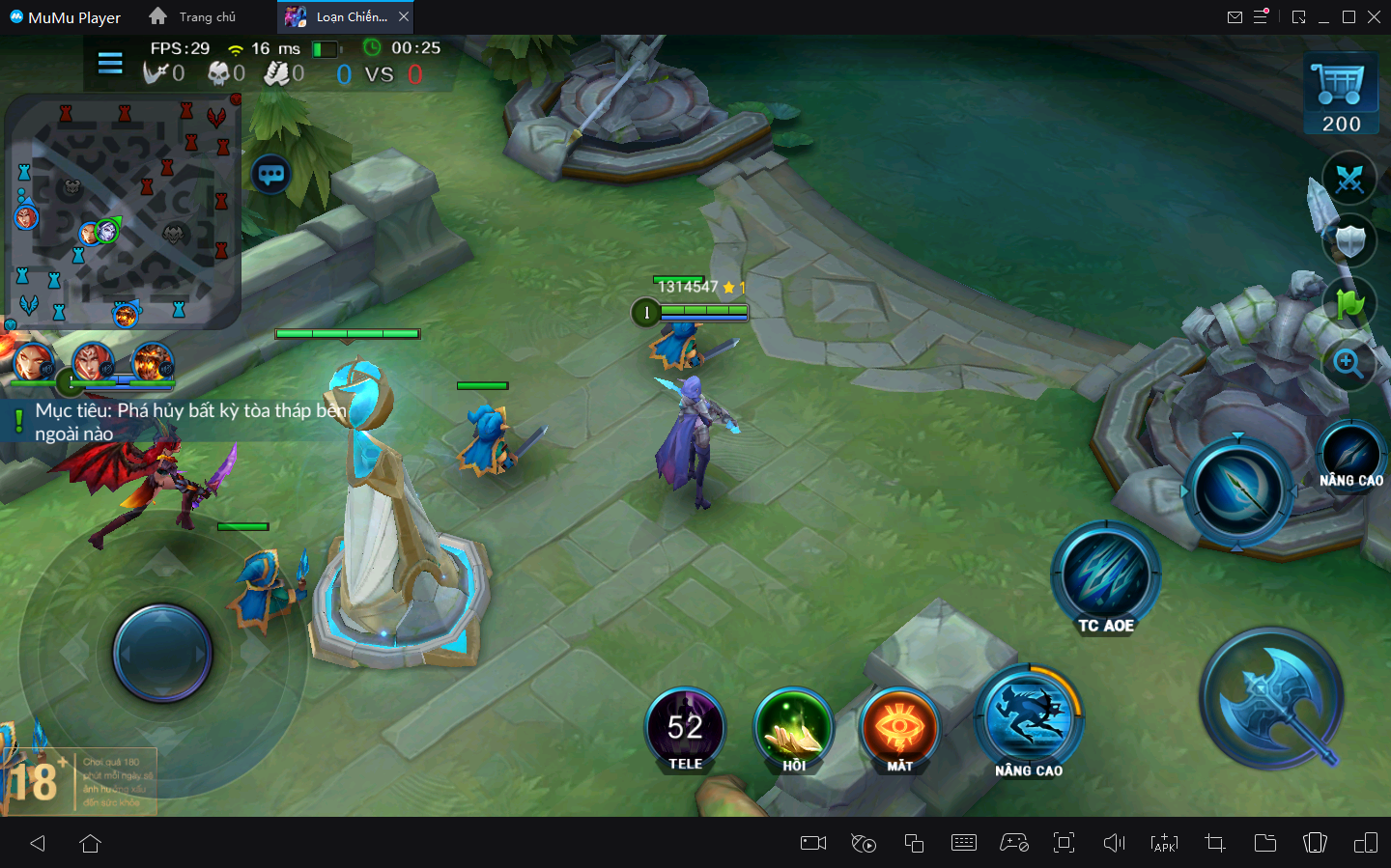Toggle the magnifying glass zoom button
This screenshot has width=1391, height=868.
(x=1348, y=363)
